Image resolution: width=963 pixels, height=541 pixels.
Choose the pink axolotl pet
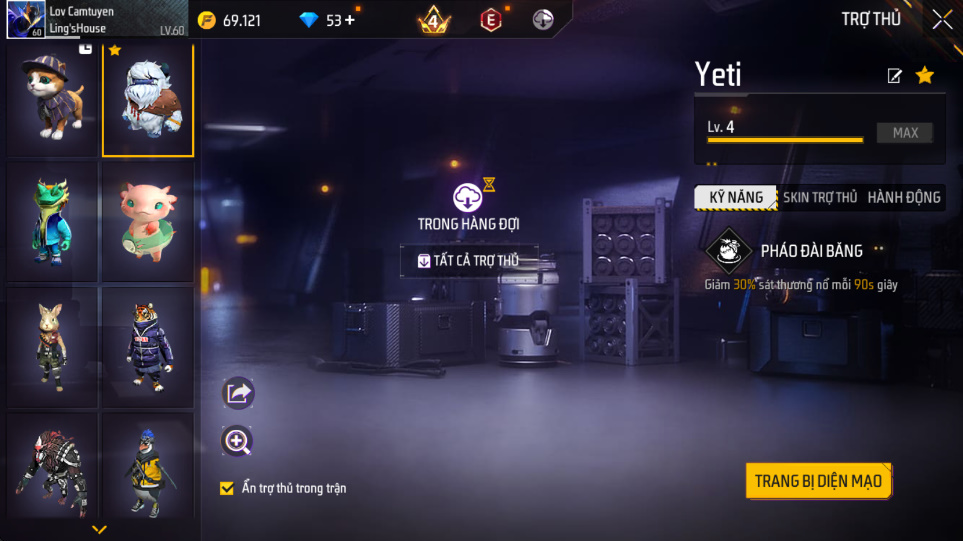[148, 221]
